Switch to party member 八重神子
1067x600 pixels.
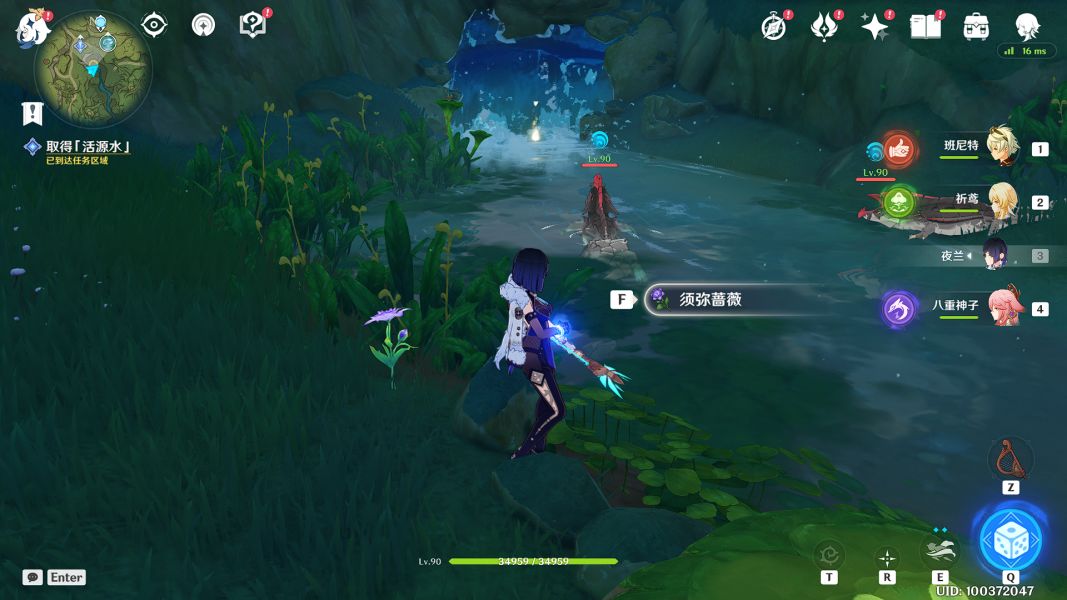(x=1000, y=307)
